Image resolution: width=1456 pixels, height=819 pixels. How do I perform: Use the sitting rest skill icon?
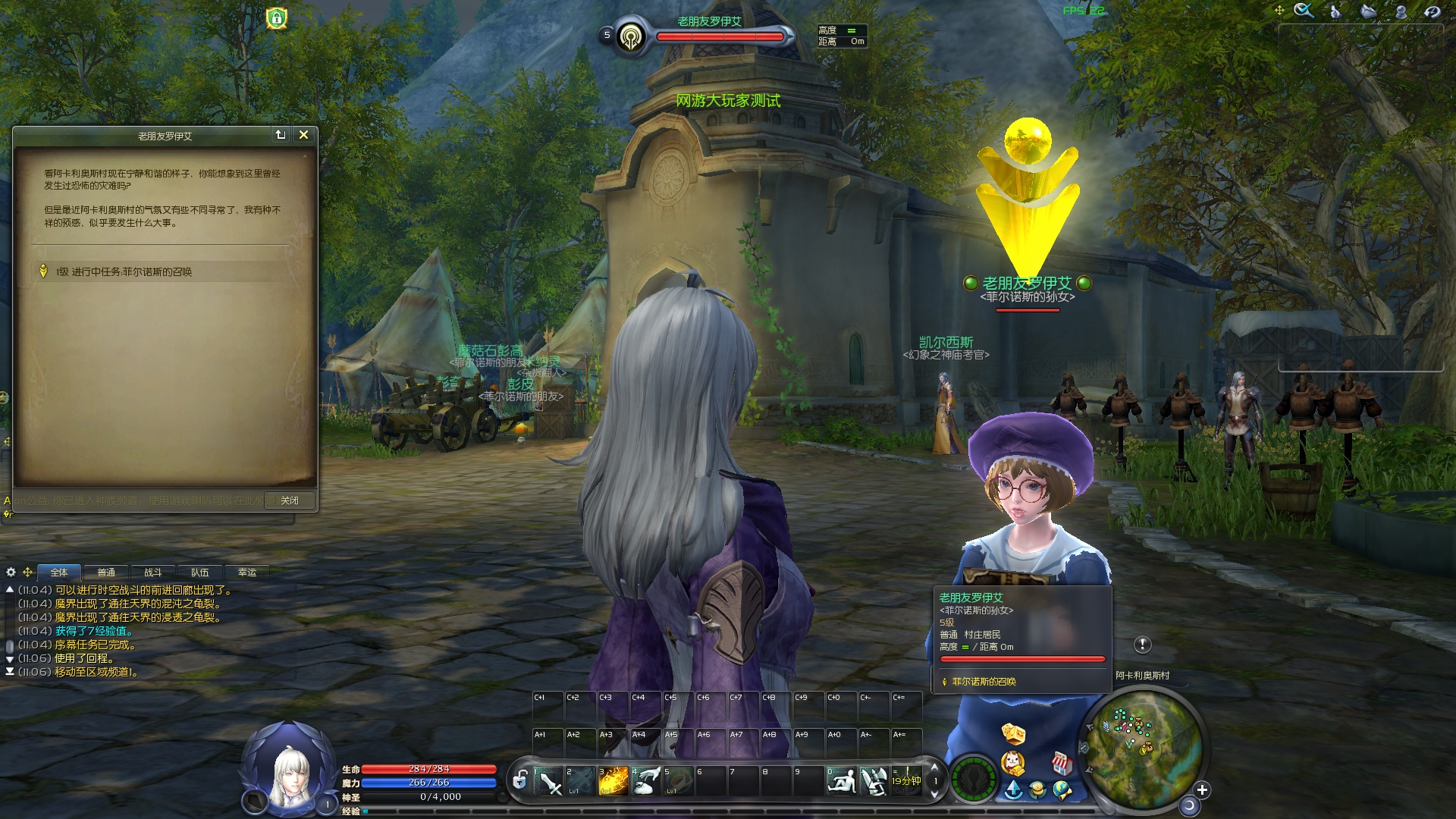[x=842, y=781]
